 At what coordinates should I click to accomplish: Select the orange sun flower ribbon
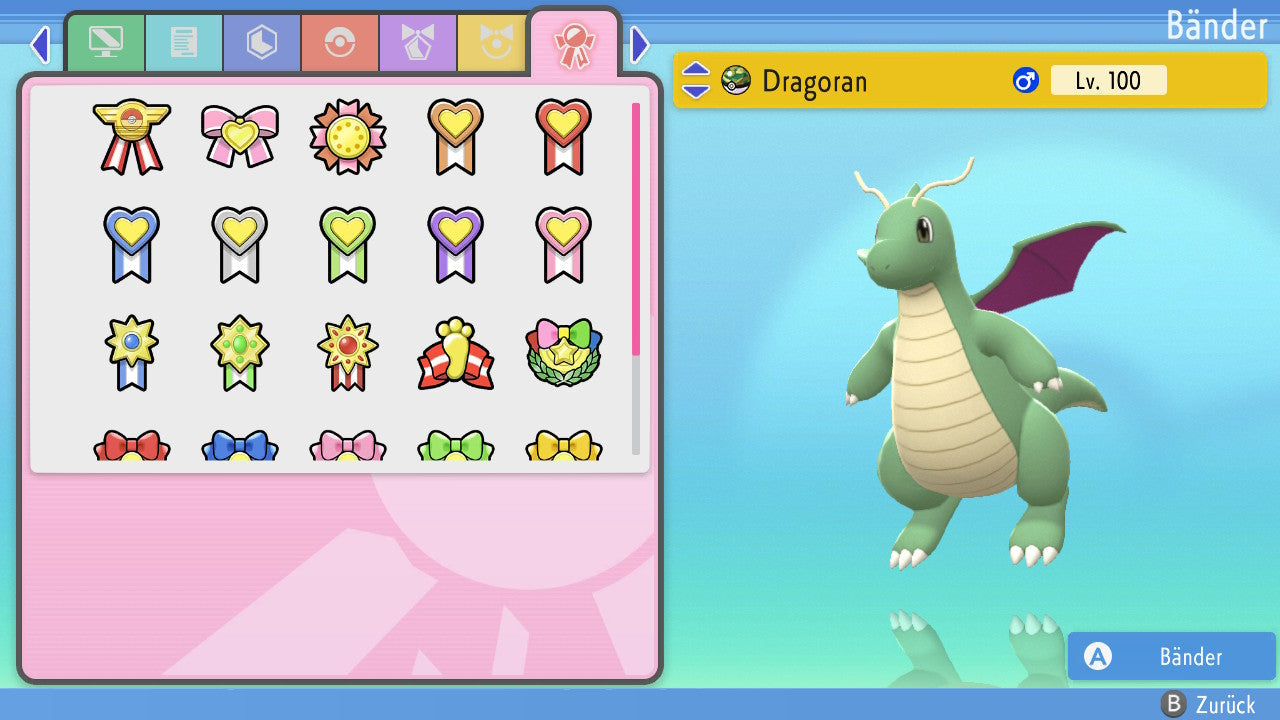(347, 136)
